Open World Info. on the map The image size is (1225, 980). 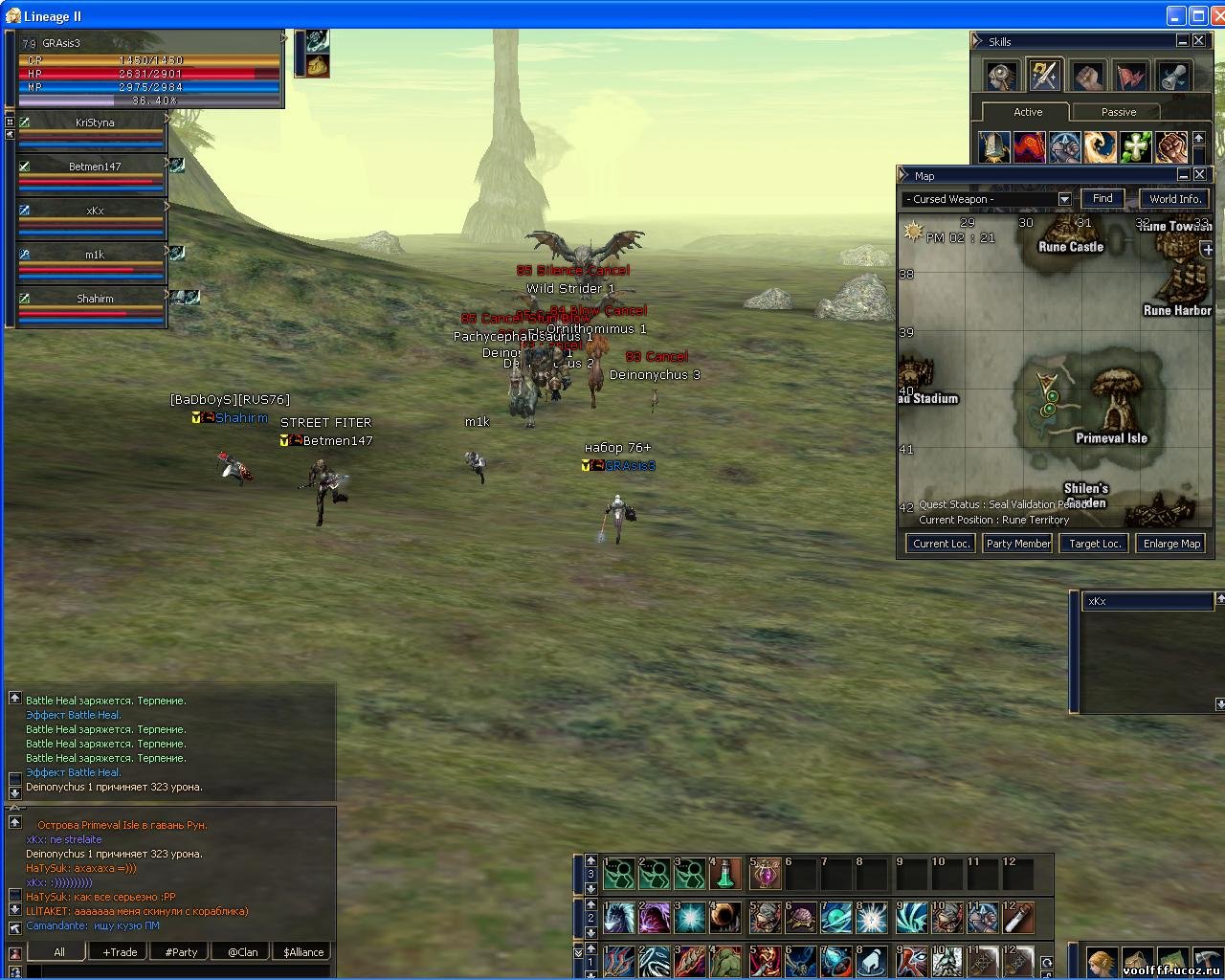[1174, 199]
